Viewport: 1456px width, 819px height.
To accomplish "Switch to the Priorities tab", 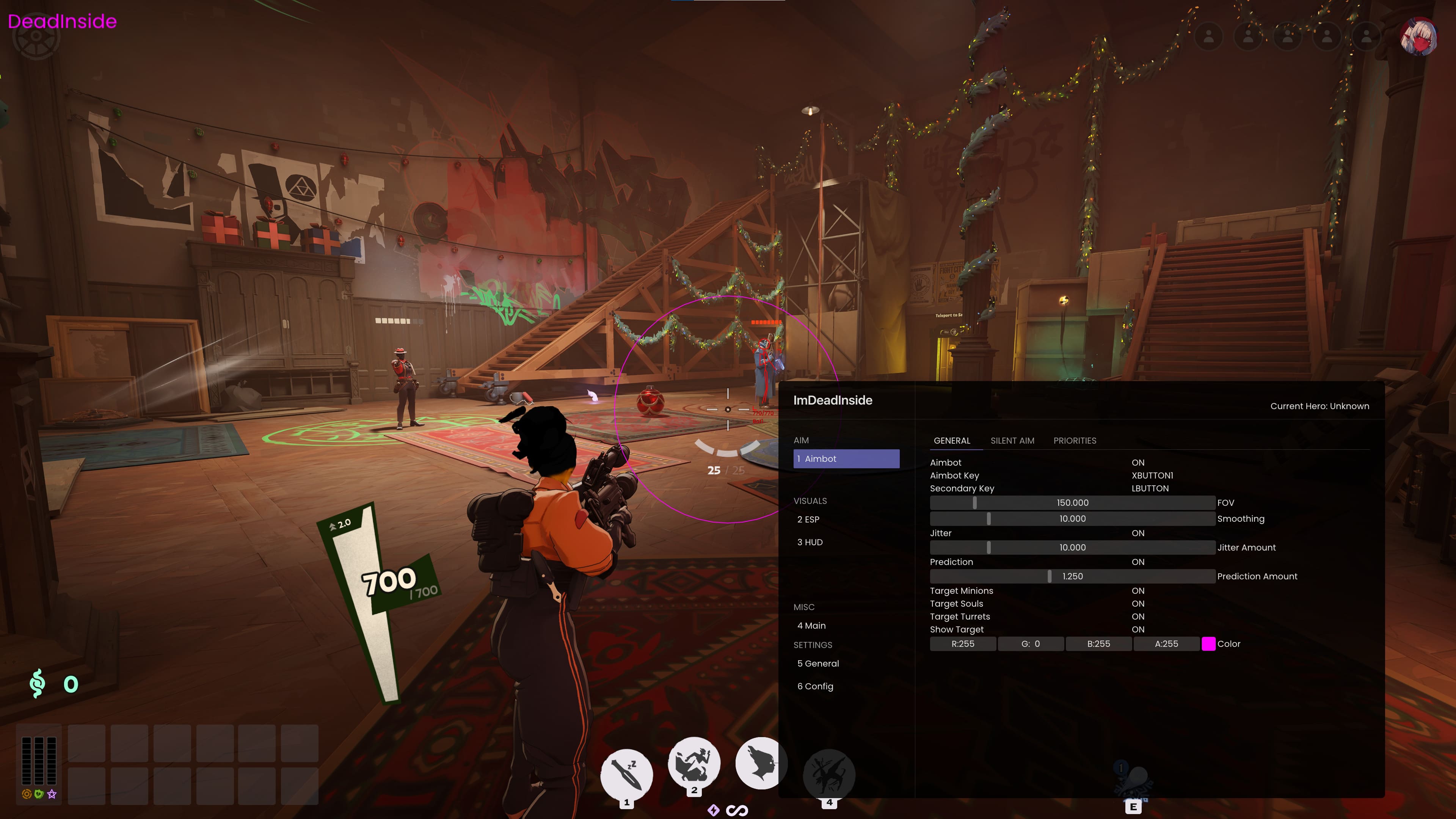I will [x=1074, y=441].
